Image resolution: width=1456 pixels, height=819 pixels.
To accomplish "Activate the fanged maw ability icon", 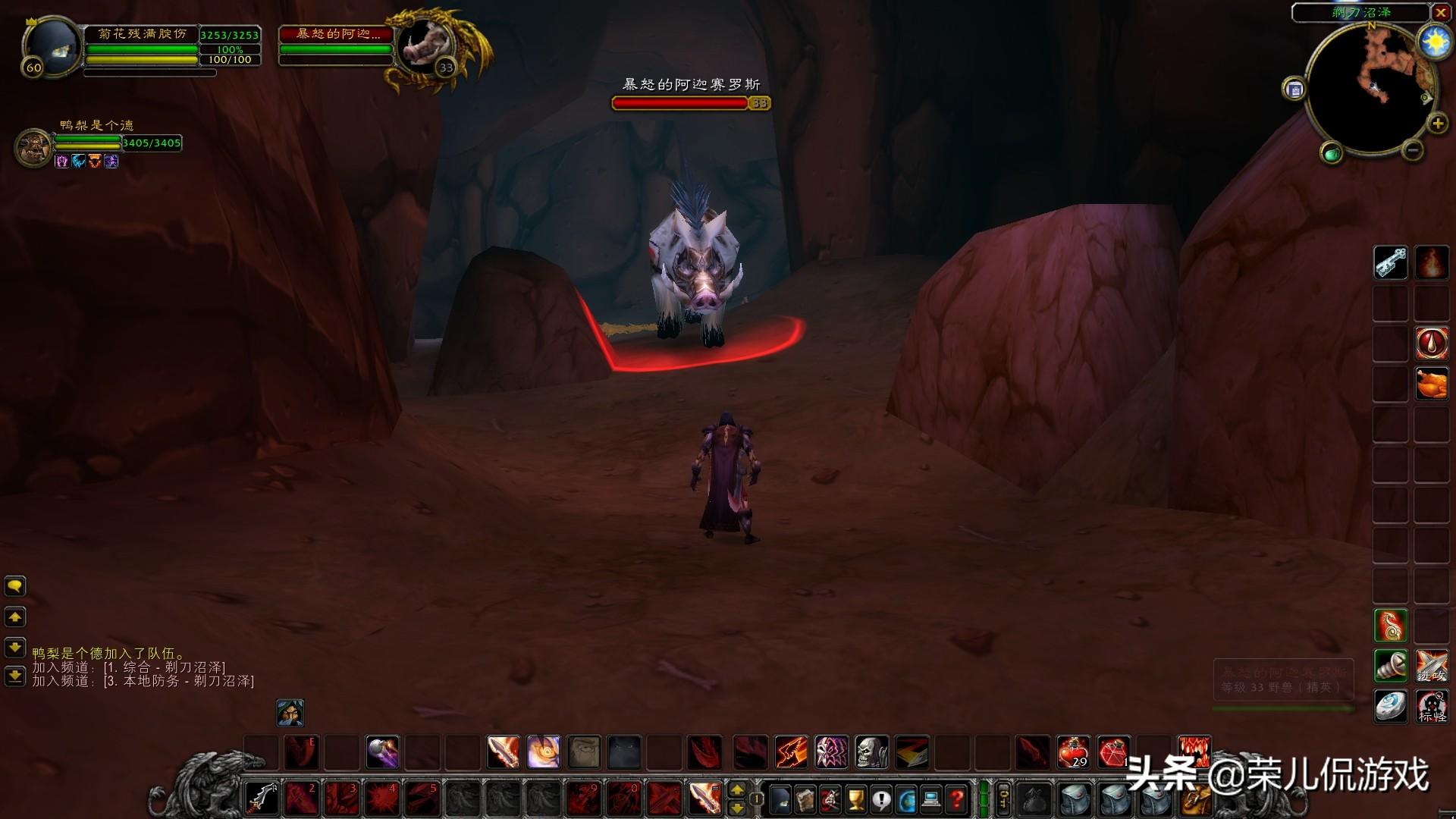I will pos(1194,752).
